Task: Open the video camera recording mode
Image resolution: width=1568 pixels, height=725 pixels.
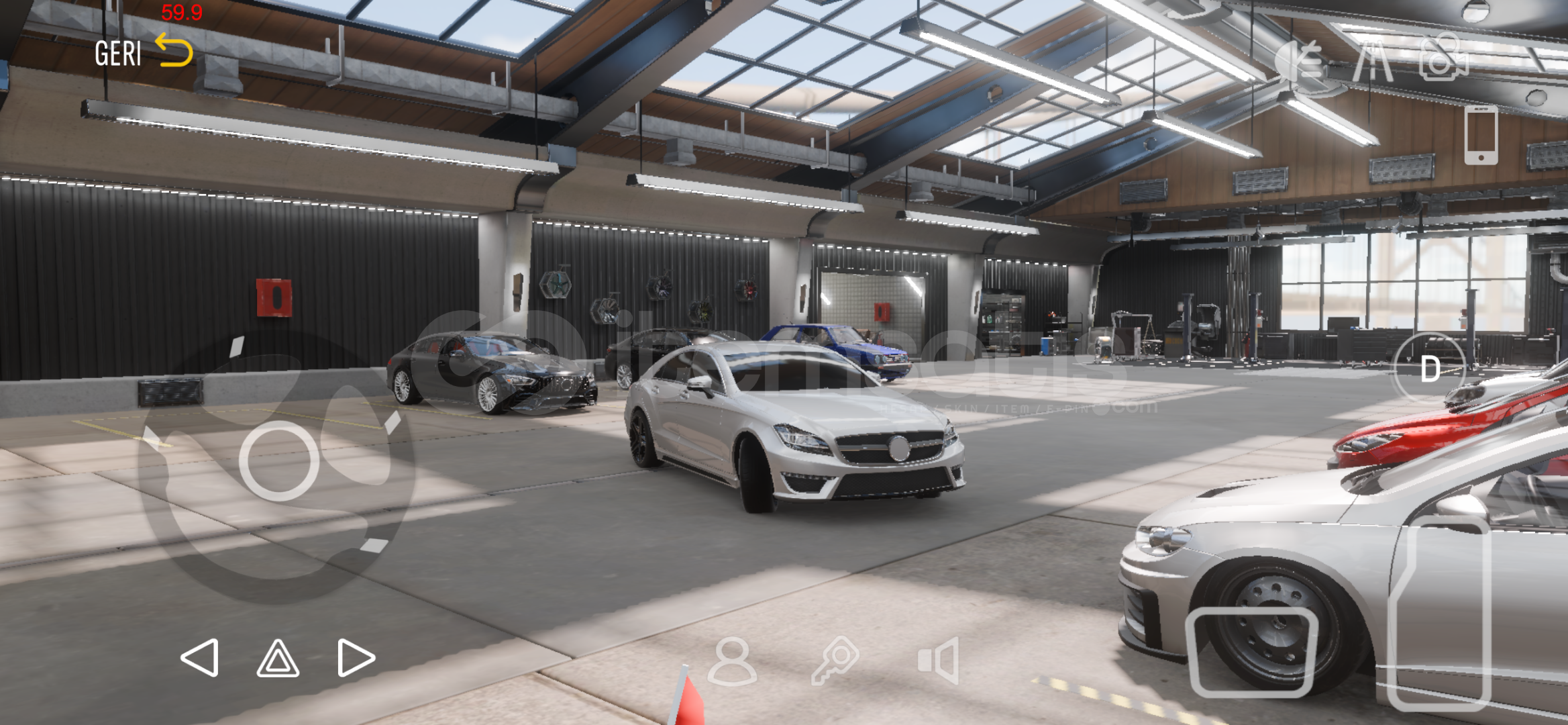Action: [x=1444, y=64]
